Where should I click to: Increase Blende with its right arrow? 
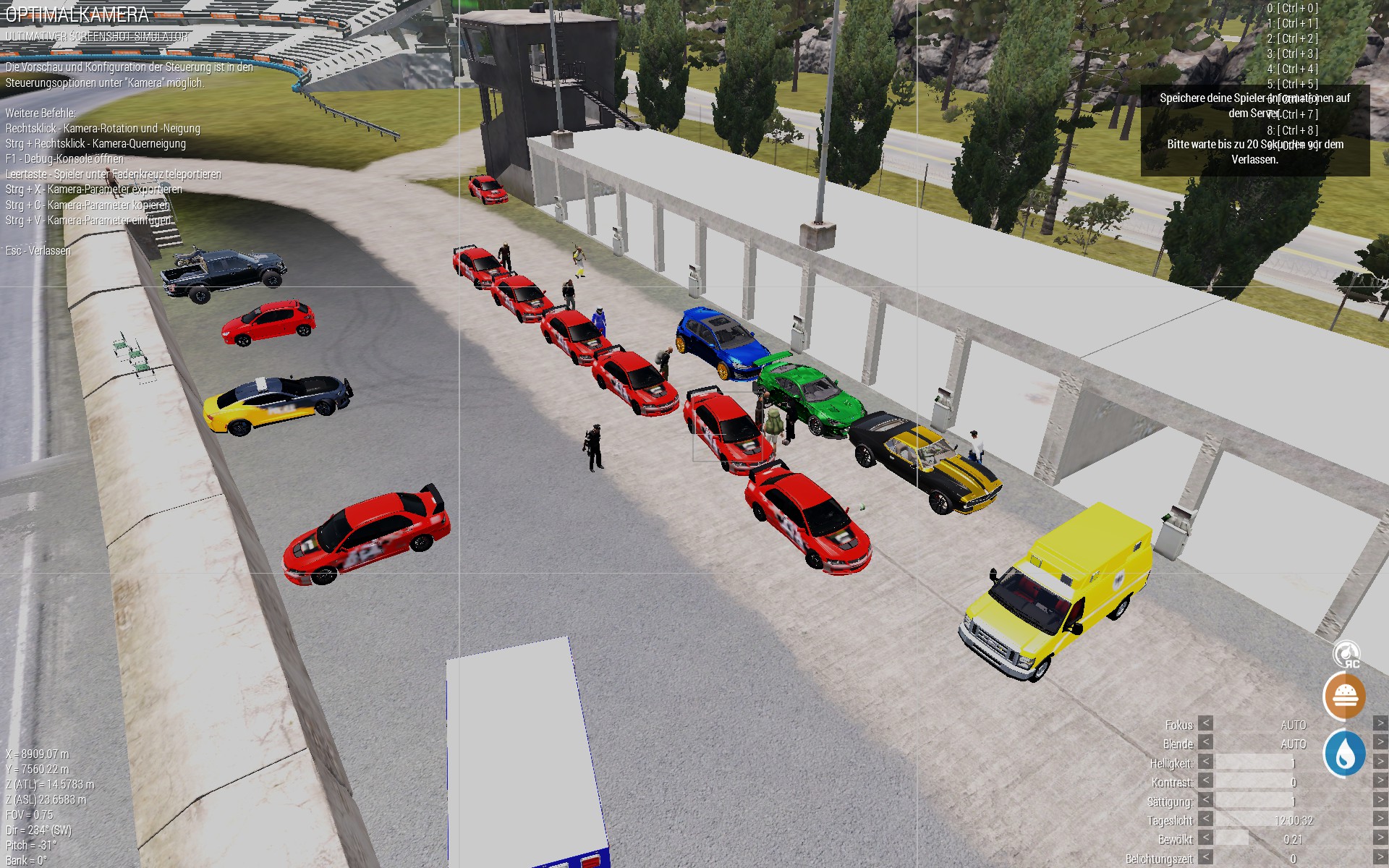click(1380, 742)
